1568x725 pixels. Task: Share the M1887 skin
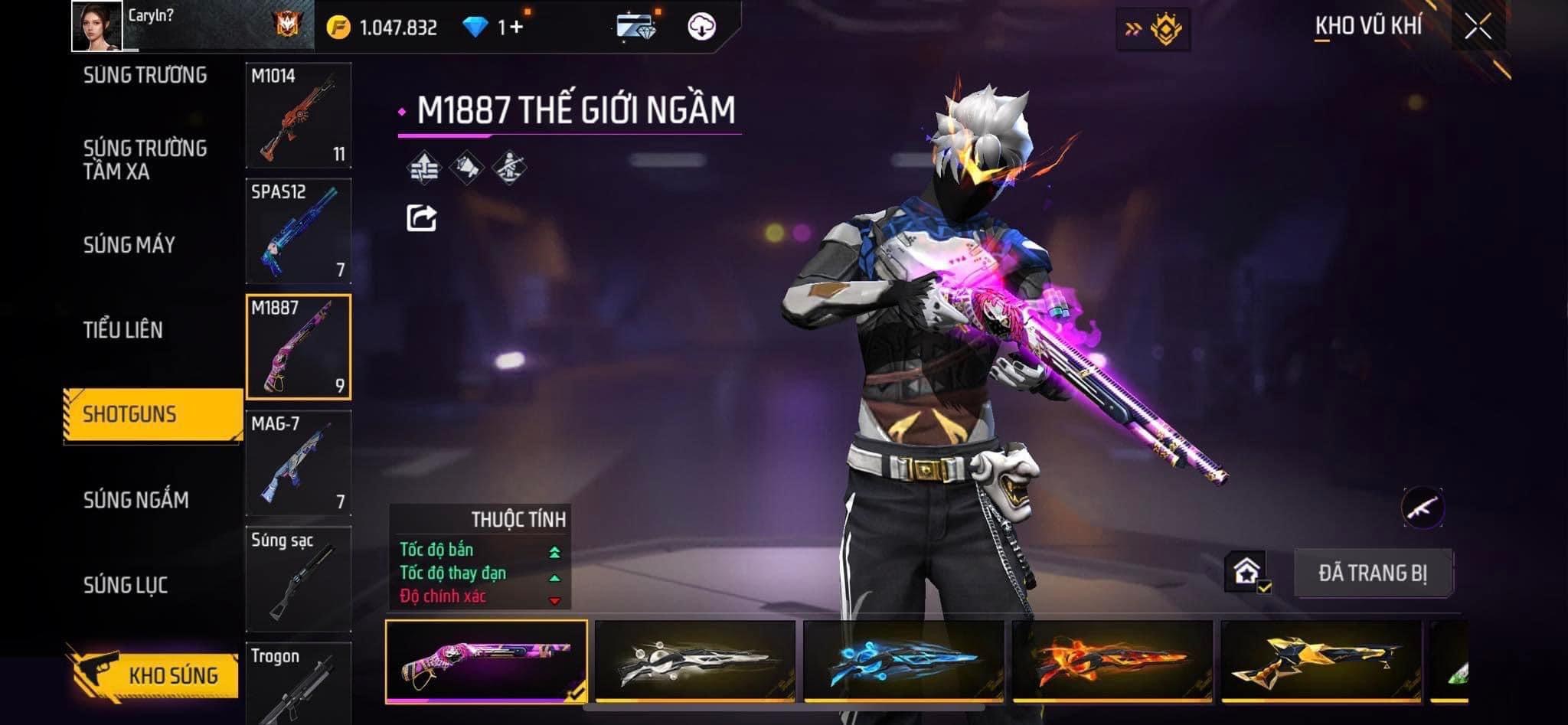point(421,218)
